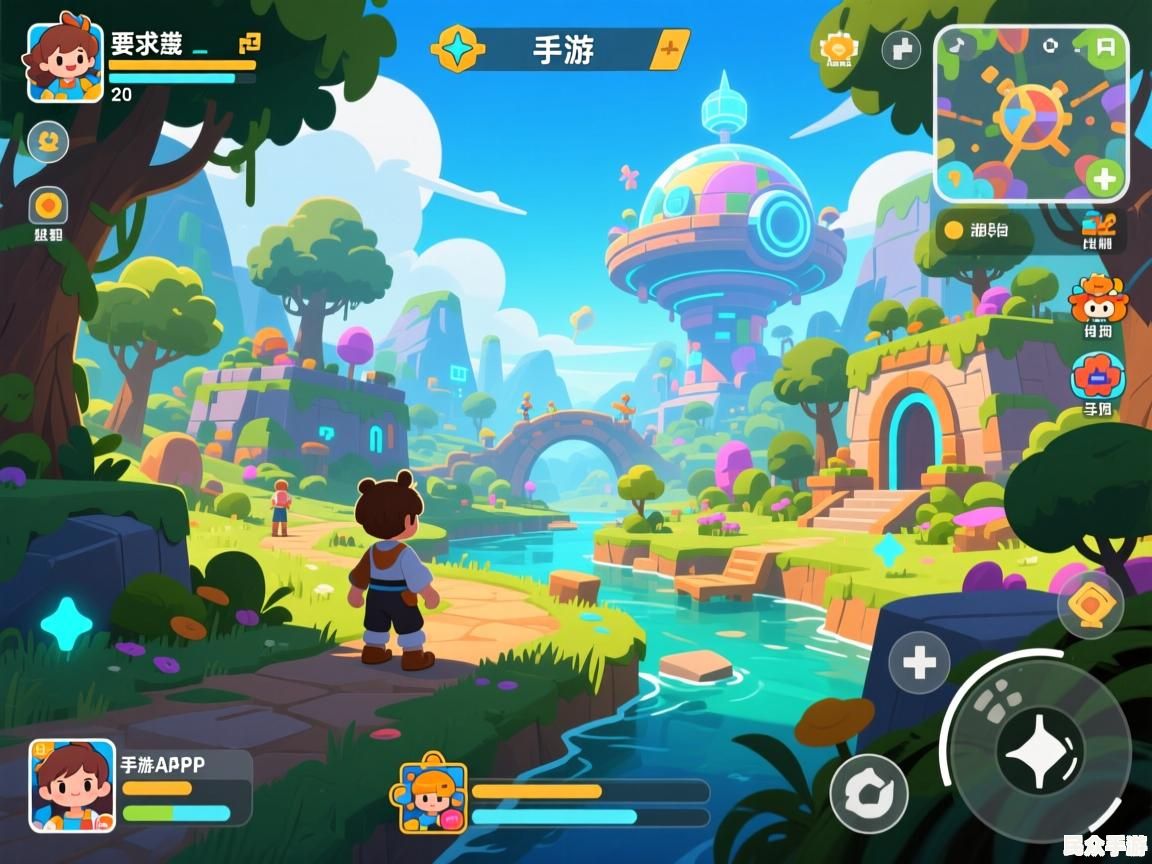
Task: Open the player avatar portrait at top-left
Action: [65, 62]
